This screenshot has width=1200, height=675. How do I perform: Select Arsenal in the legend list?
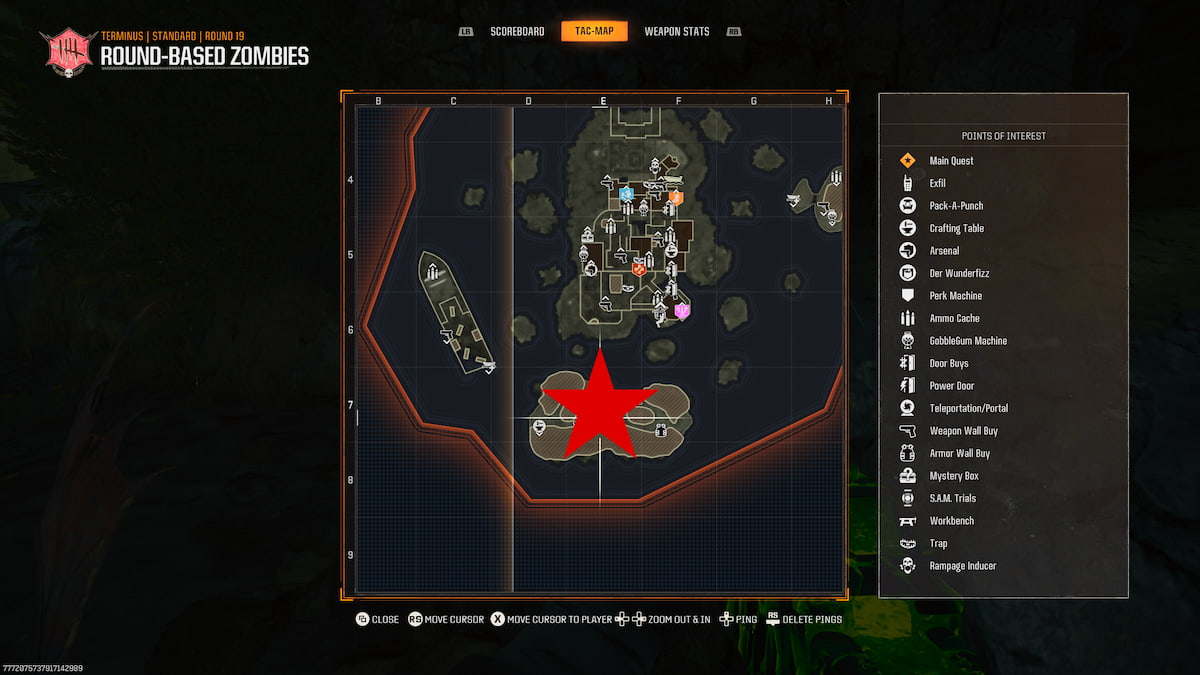tap(944, 251)
